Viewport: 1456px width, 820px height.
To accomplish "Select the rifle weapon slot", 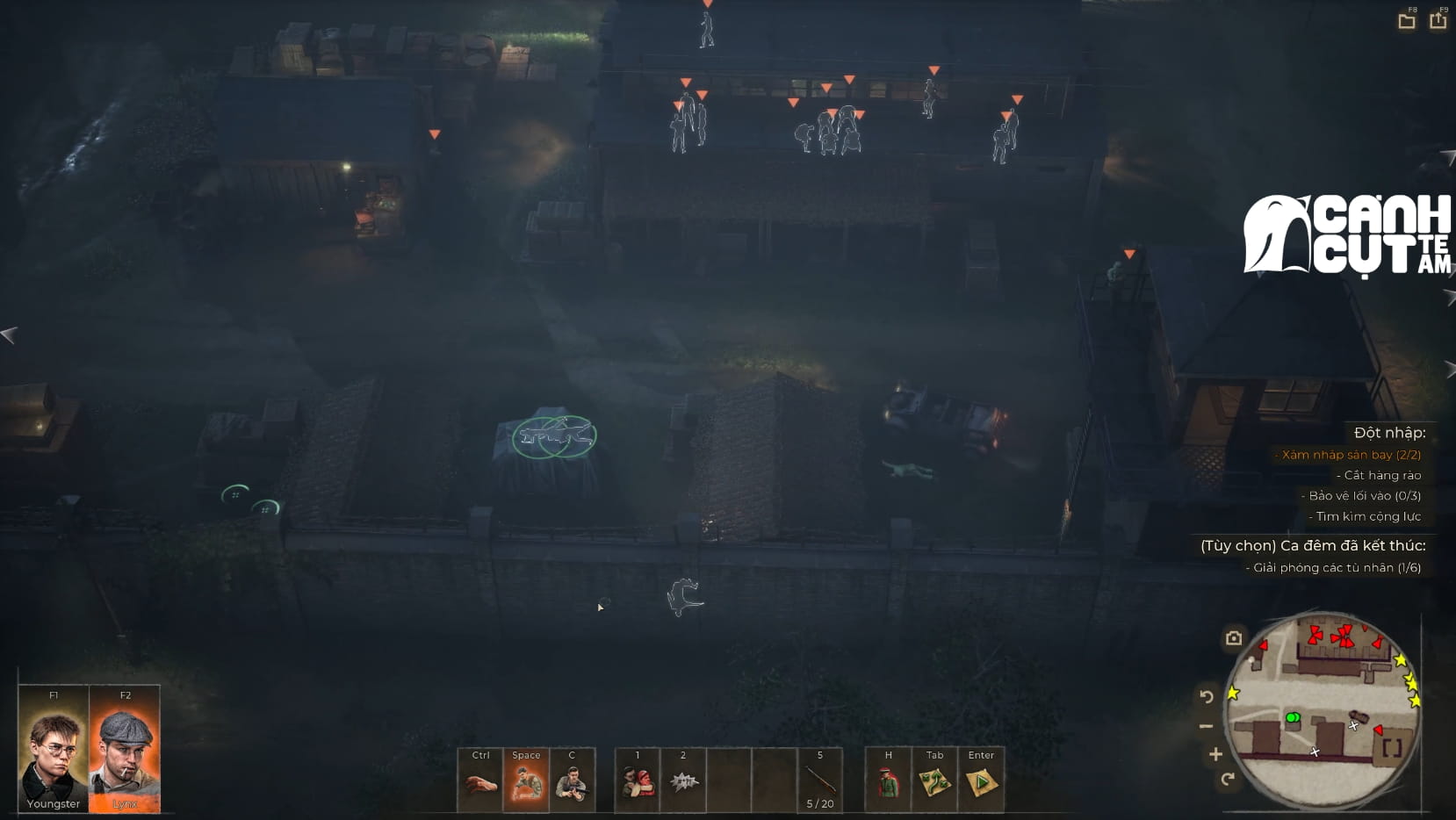I will (x=820, y=780).
